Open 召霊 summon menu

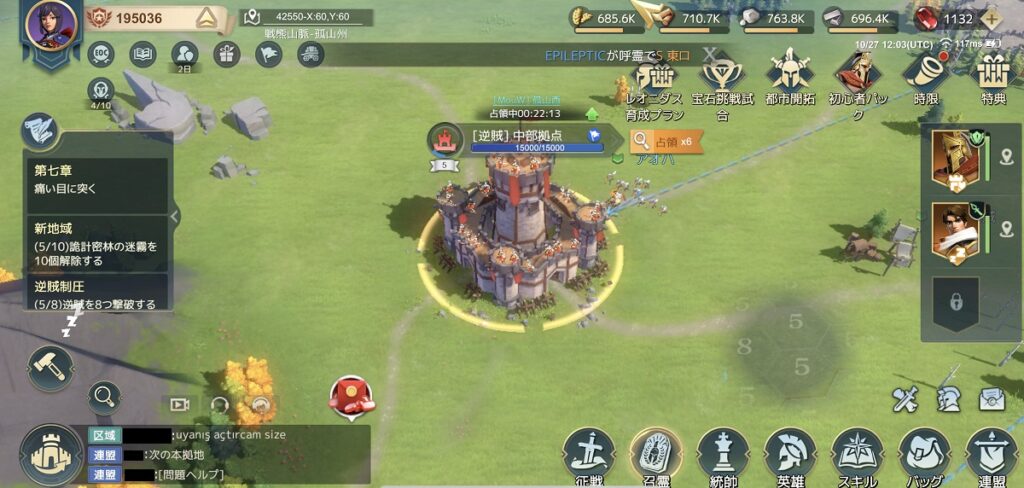click(656, 452)
